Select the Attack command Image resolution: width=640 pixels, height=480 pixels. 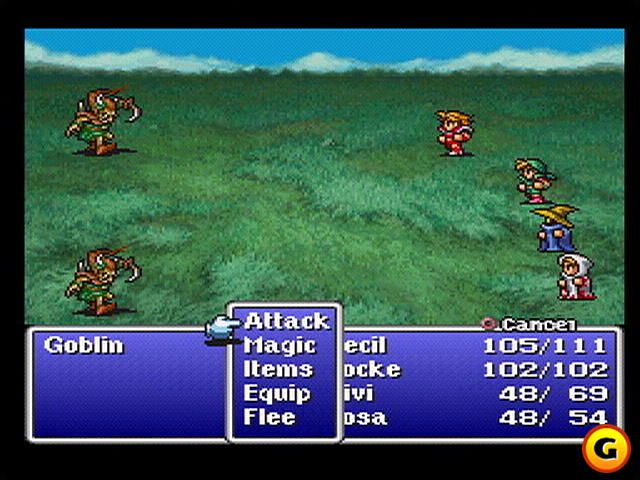tap(286, 321)
